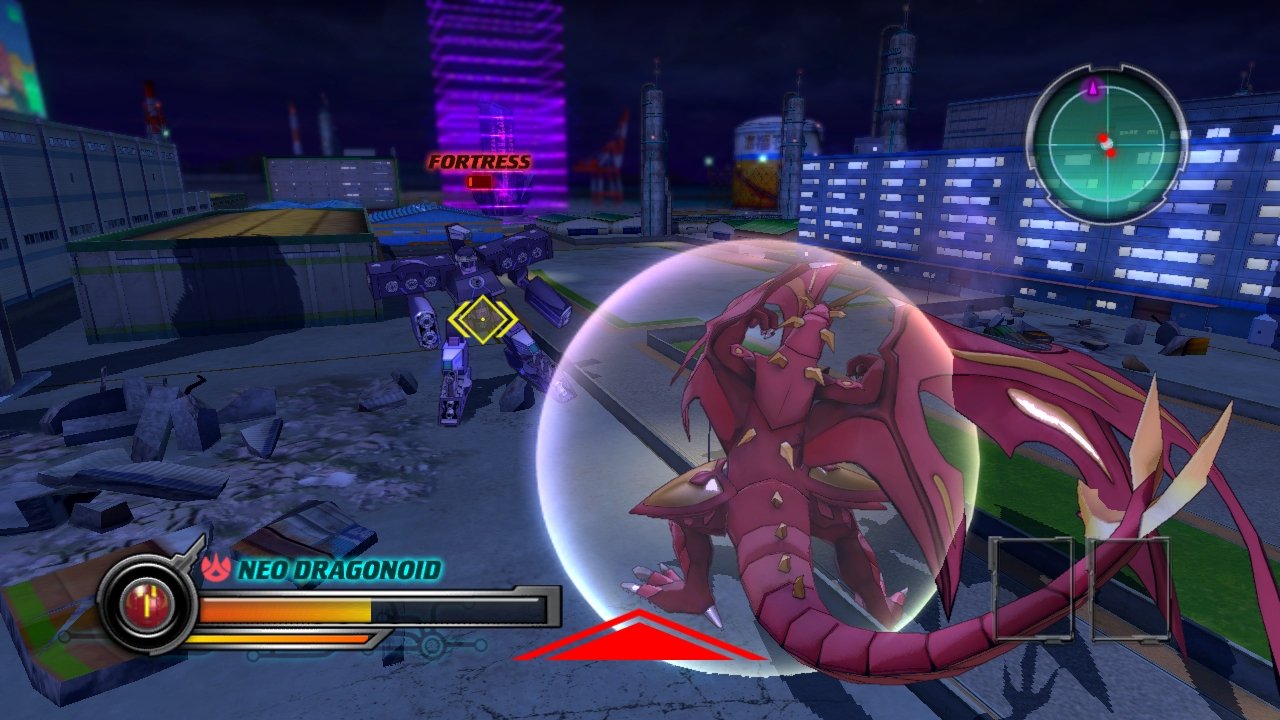1280x720 pixels.
Task: Click the magenta player arrow on the radar
Action: pyautogui.click(x=1093, y=87)
